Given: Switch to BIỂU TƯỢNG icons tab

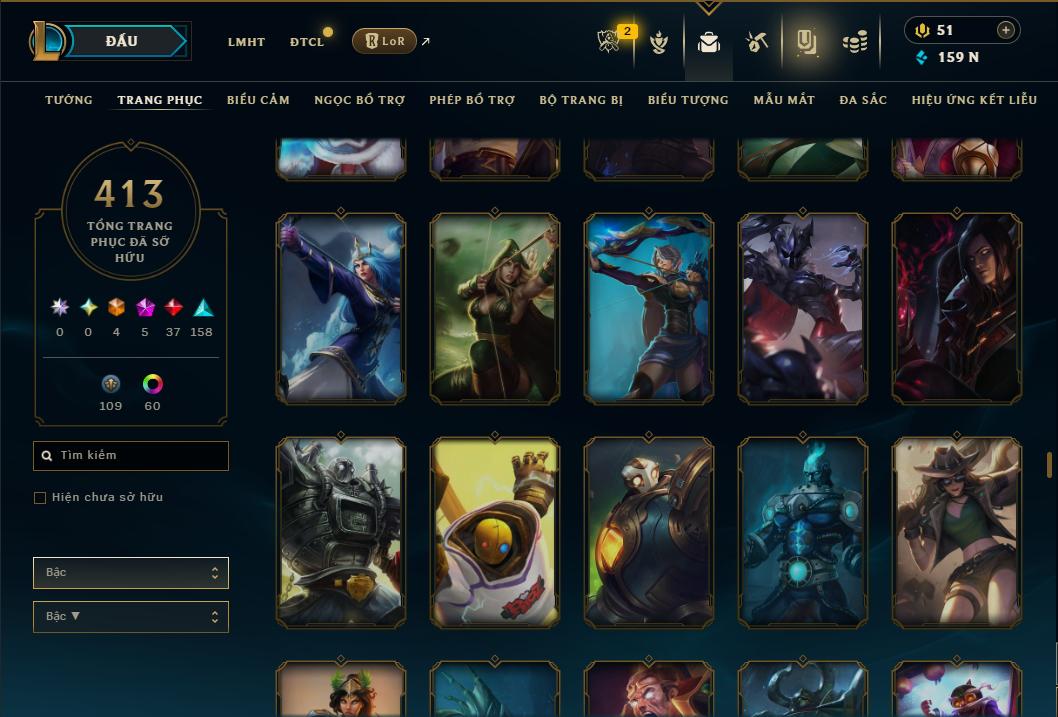Looking at the screenshot, I should 688,100.
